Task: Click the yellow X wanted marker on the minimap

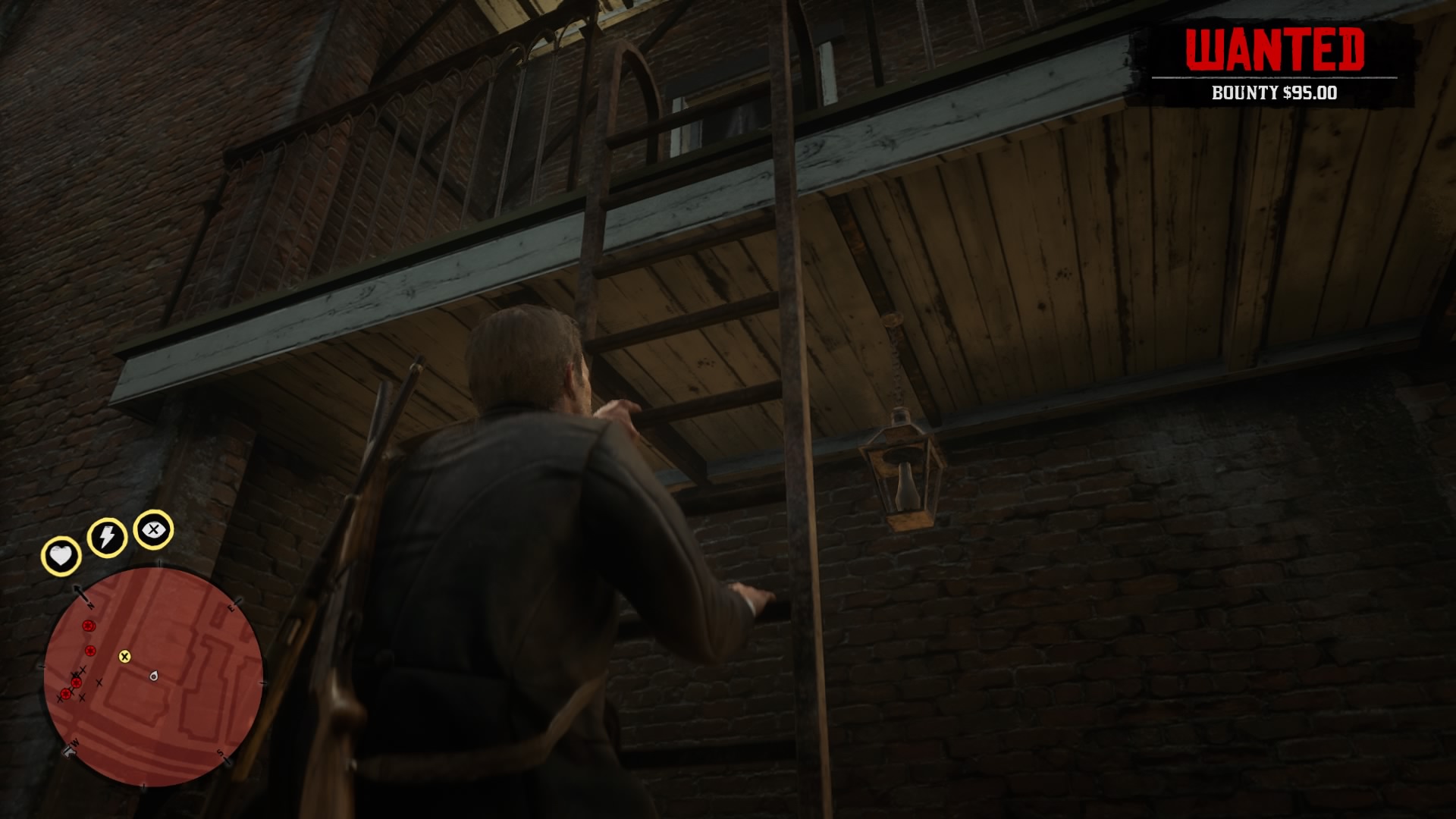Action: (124, 657)
